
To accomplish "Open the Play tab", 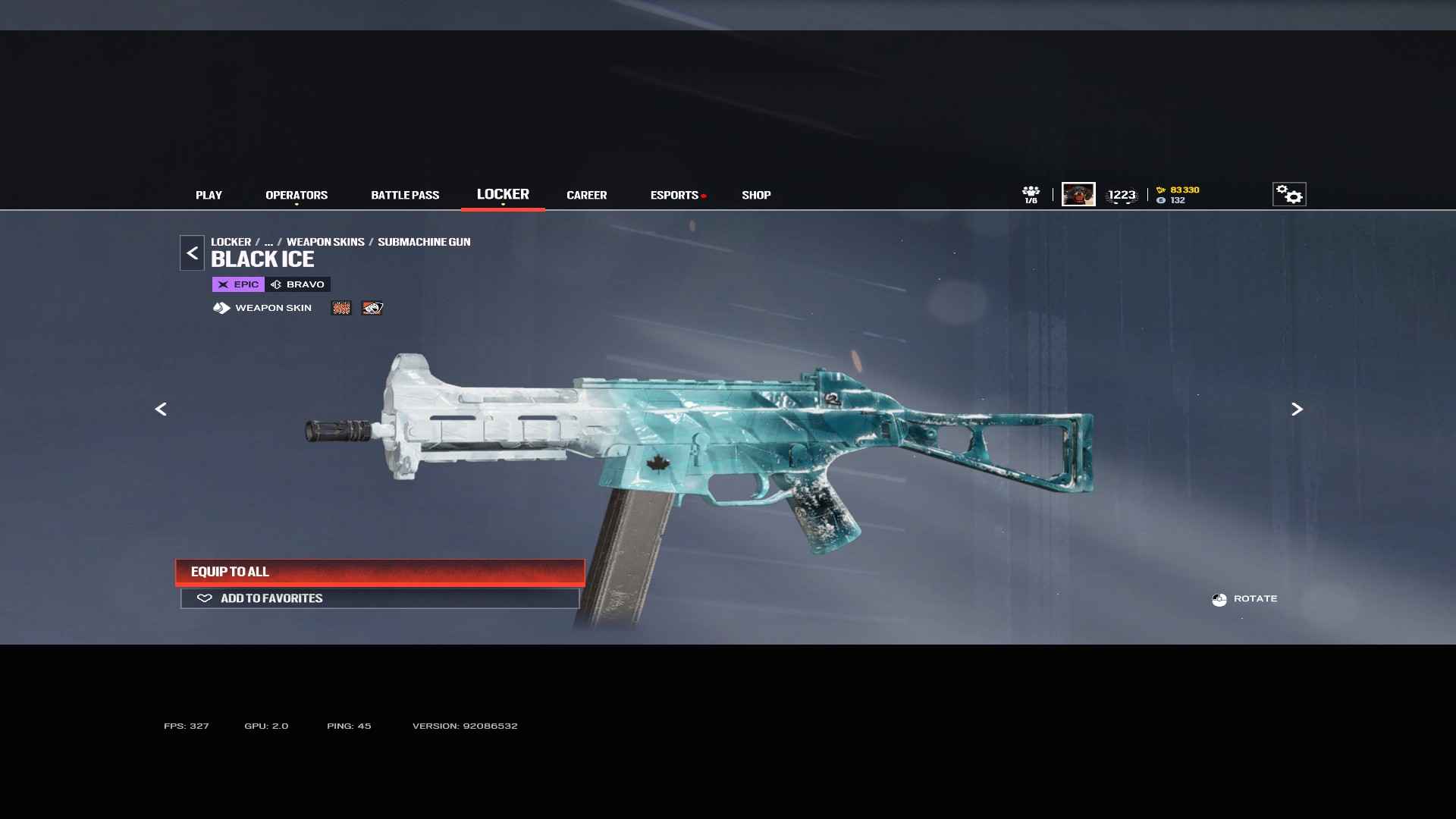I will tap(209, 195).
